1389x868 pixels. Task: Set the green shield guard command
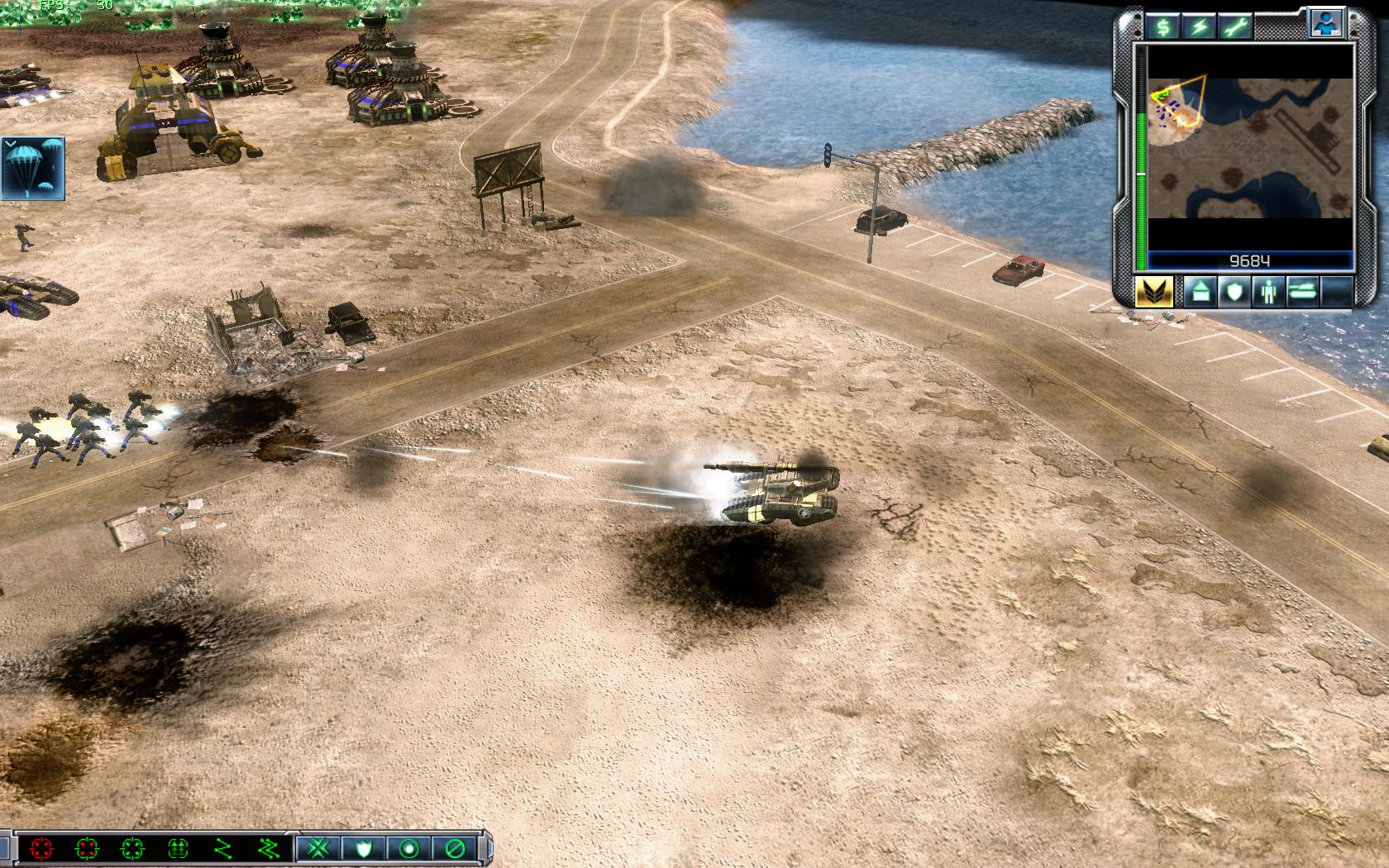(365, 848)
